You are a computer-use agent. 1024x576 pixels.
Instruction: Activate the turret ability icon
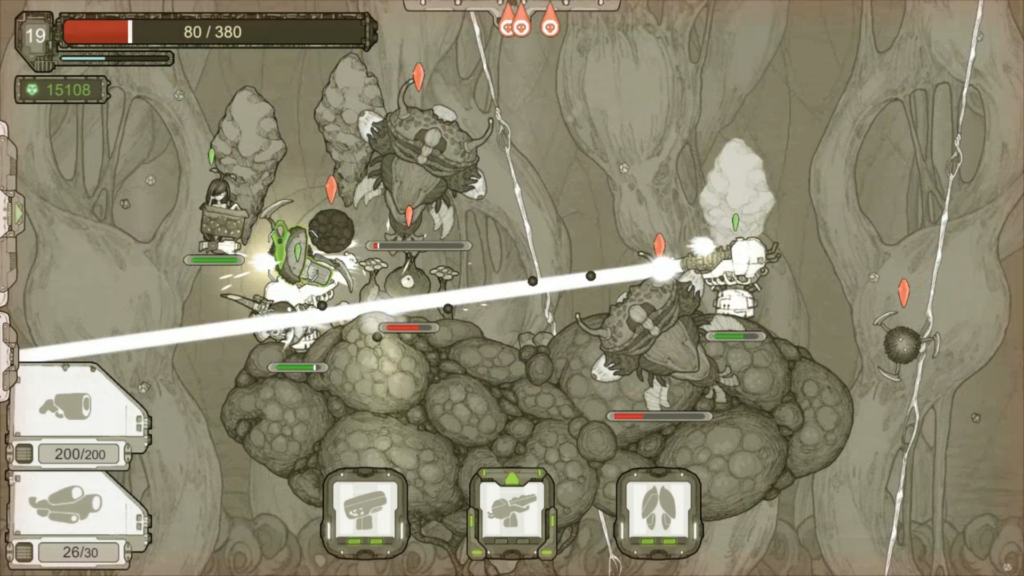[365, 511]
